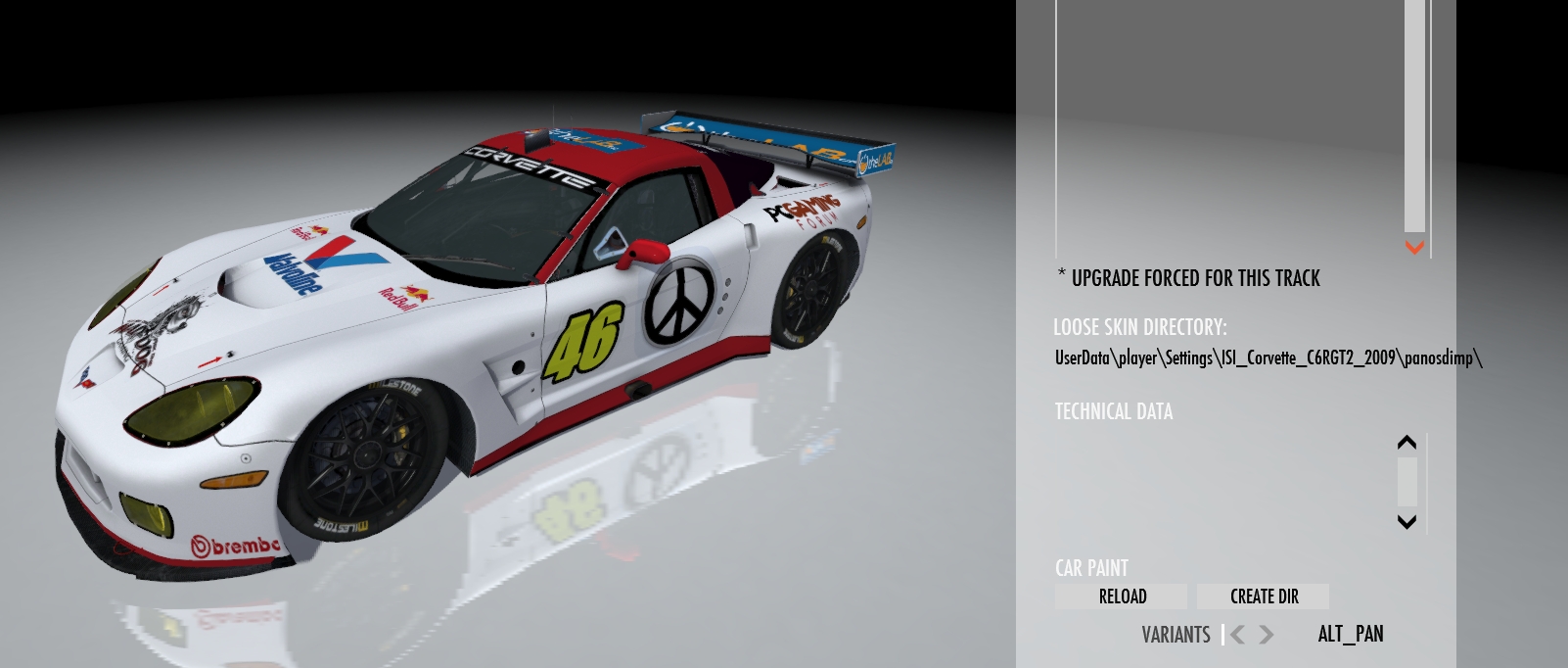The image size is (1568, 668).
Task: Switch to the next paint variant
Action: coord(1267,635)
